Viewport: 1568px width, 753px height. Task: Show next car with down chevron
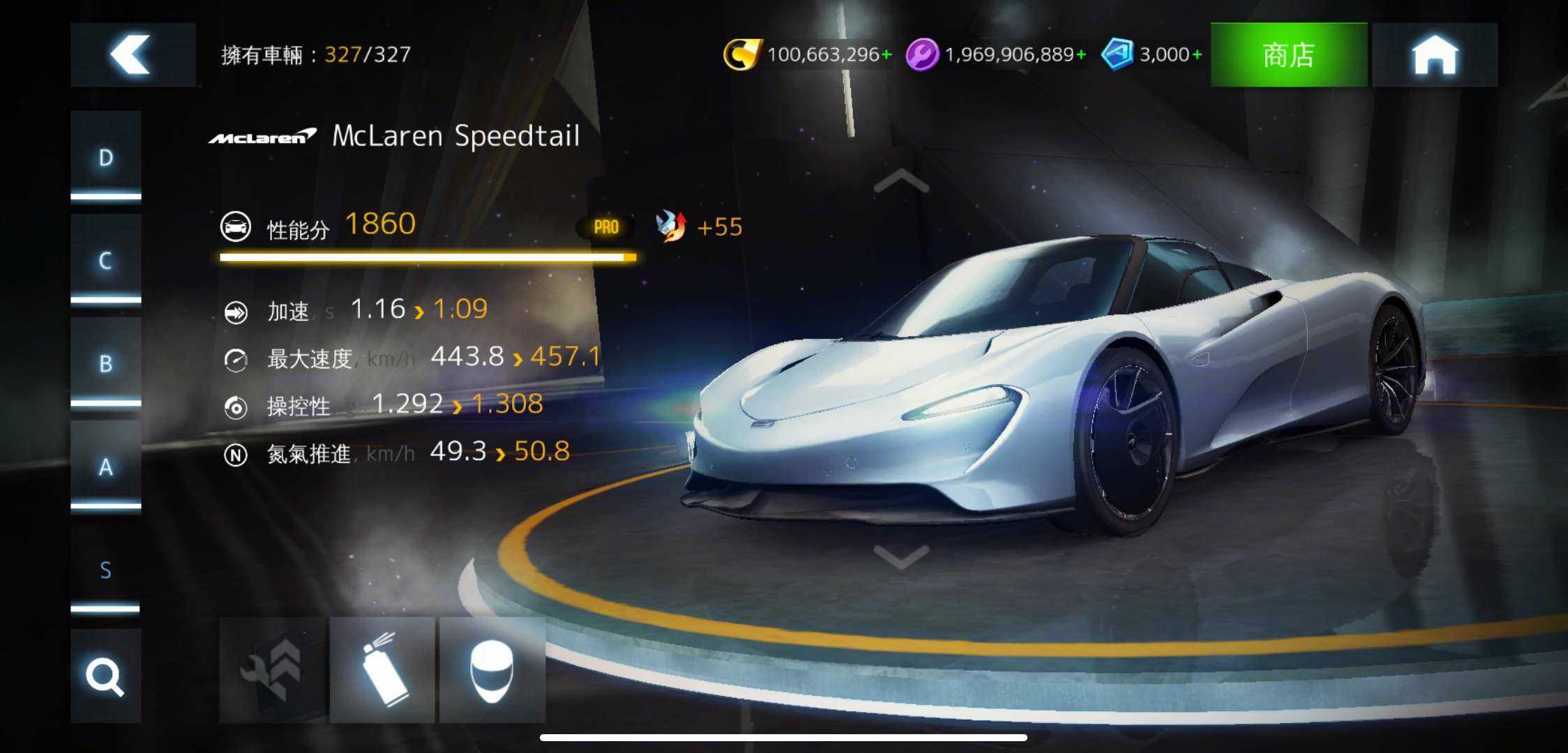(x=901, y=556)
